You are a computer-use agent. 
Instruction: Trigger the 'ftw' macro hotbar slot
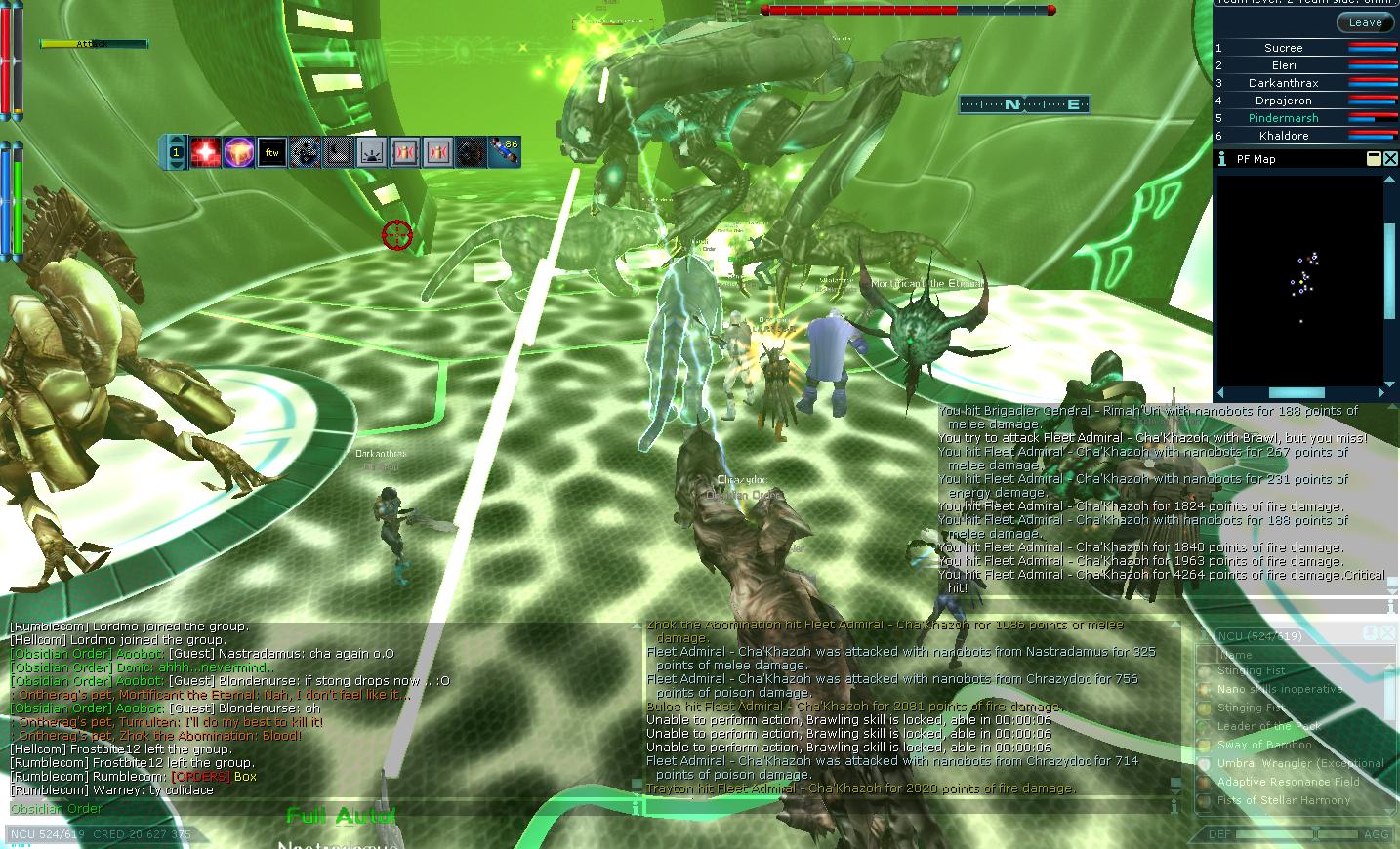pyautogui.click(x=271, y=152)
